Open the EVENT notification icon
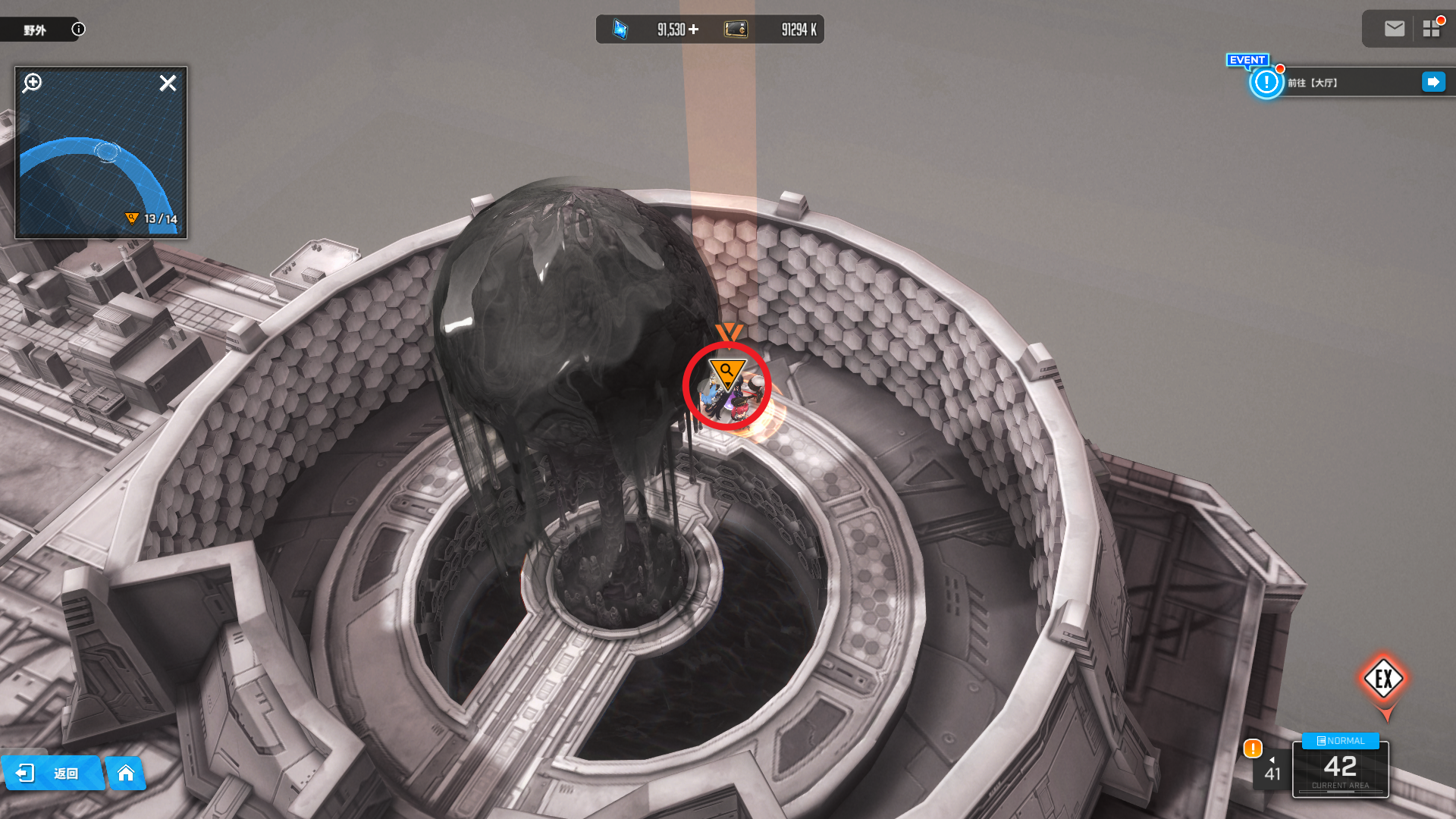Viewport: 1456px width, 819px height. pos(1266,82)
